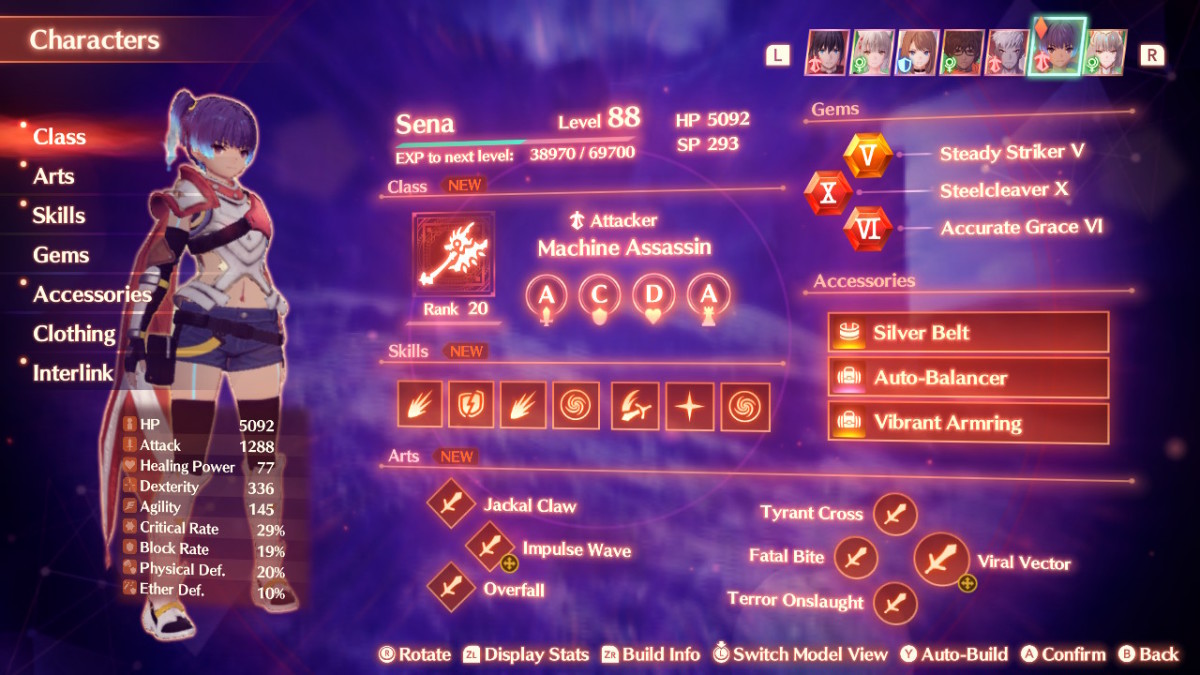
Task: Choose the Accessories menu entry
Action: click(x=92, y=294)
